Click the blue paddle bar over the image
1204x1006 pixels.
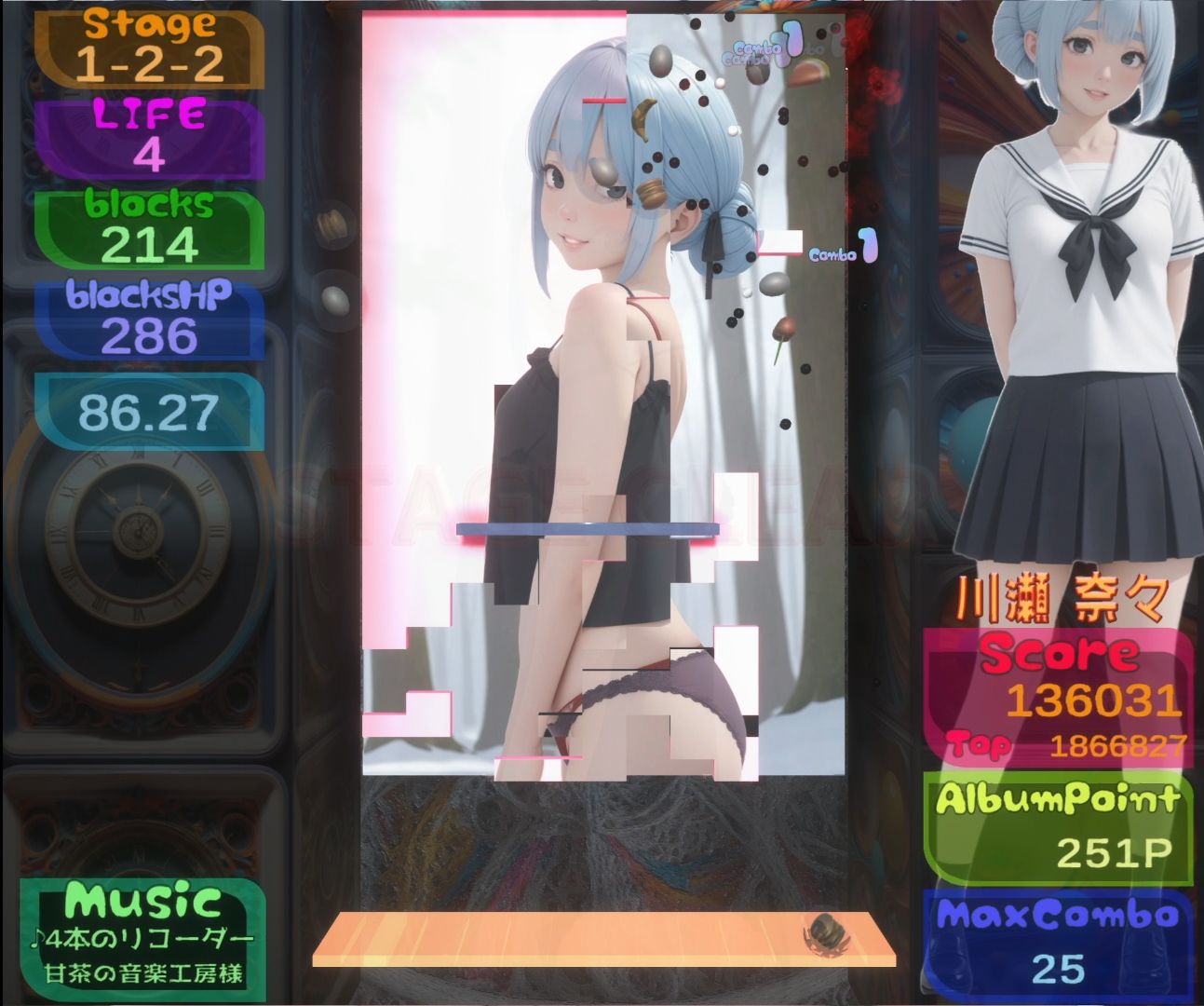[x=587, y=529]
